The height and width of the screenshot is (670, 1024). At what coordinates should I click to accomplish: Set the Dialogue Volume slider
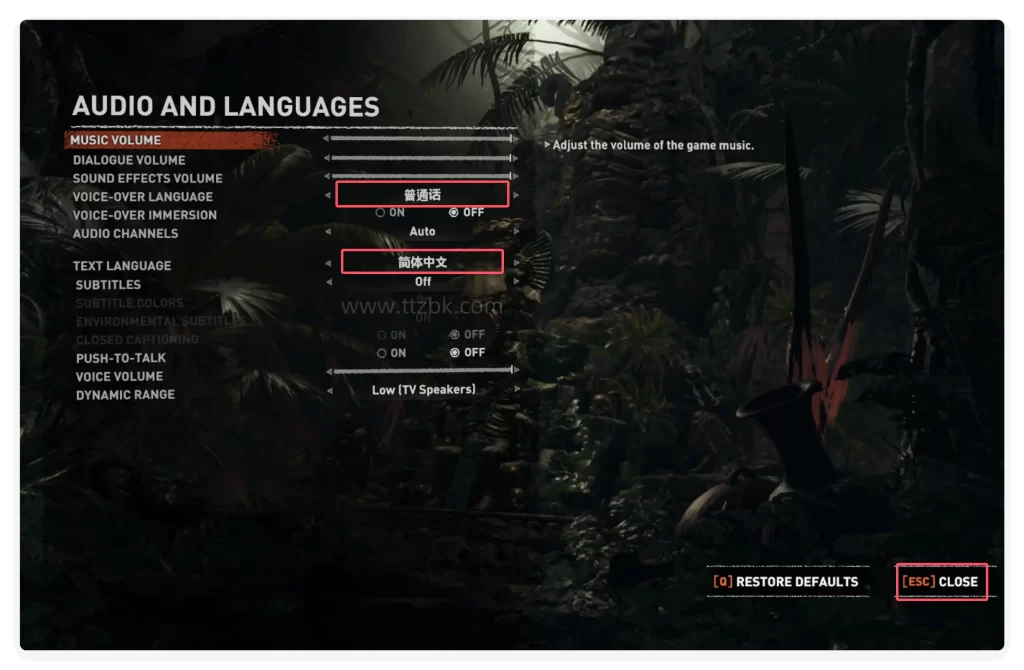(422, 158)
